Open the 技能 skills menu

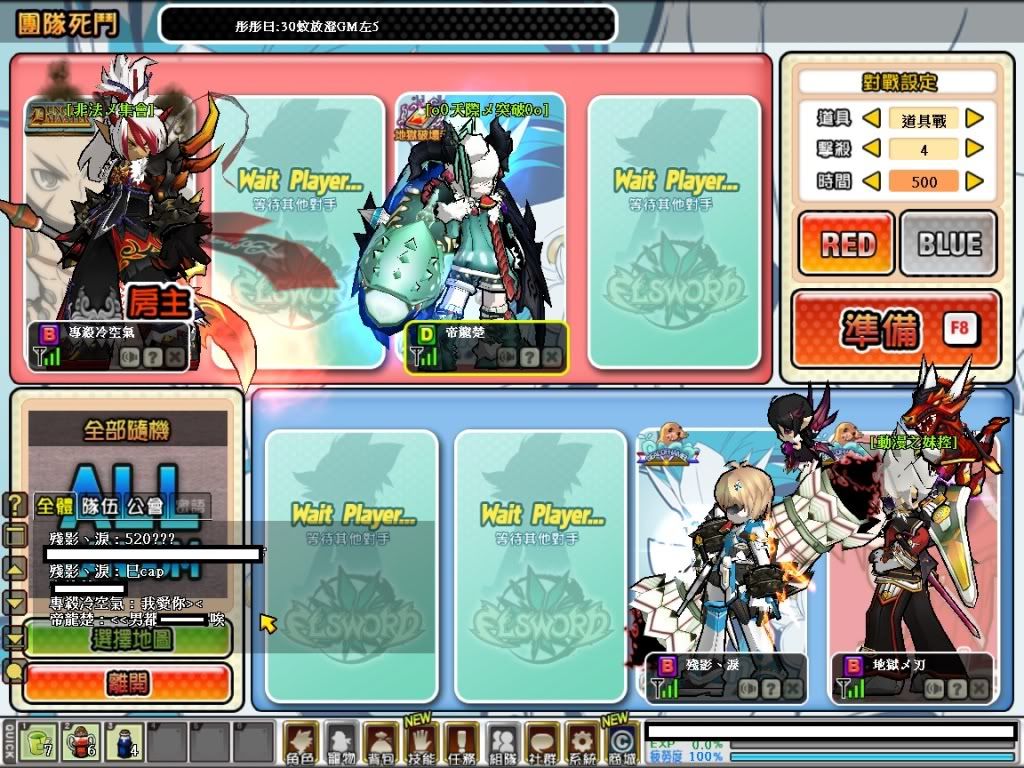click(x=421, y=744)
